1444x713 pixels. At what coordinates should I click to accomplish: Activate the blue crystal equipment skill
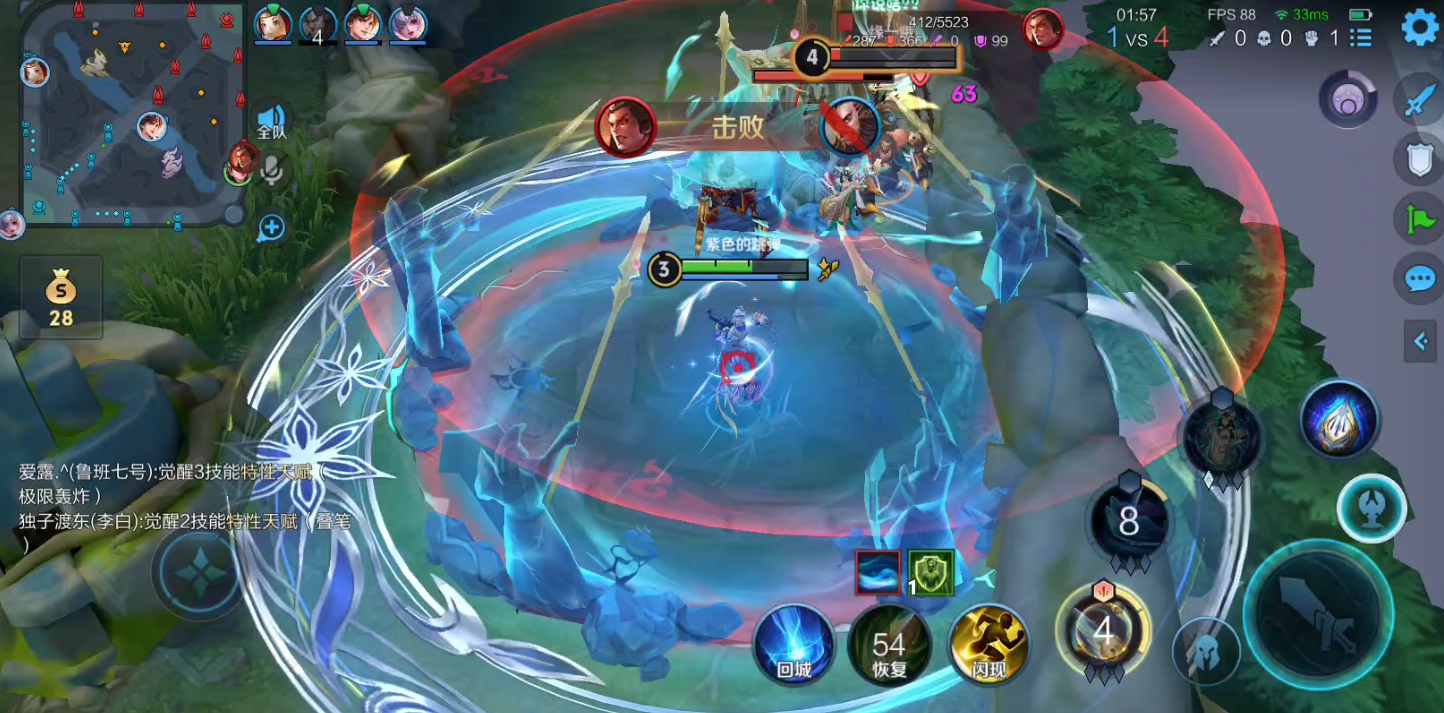pos(1340,420)
